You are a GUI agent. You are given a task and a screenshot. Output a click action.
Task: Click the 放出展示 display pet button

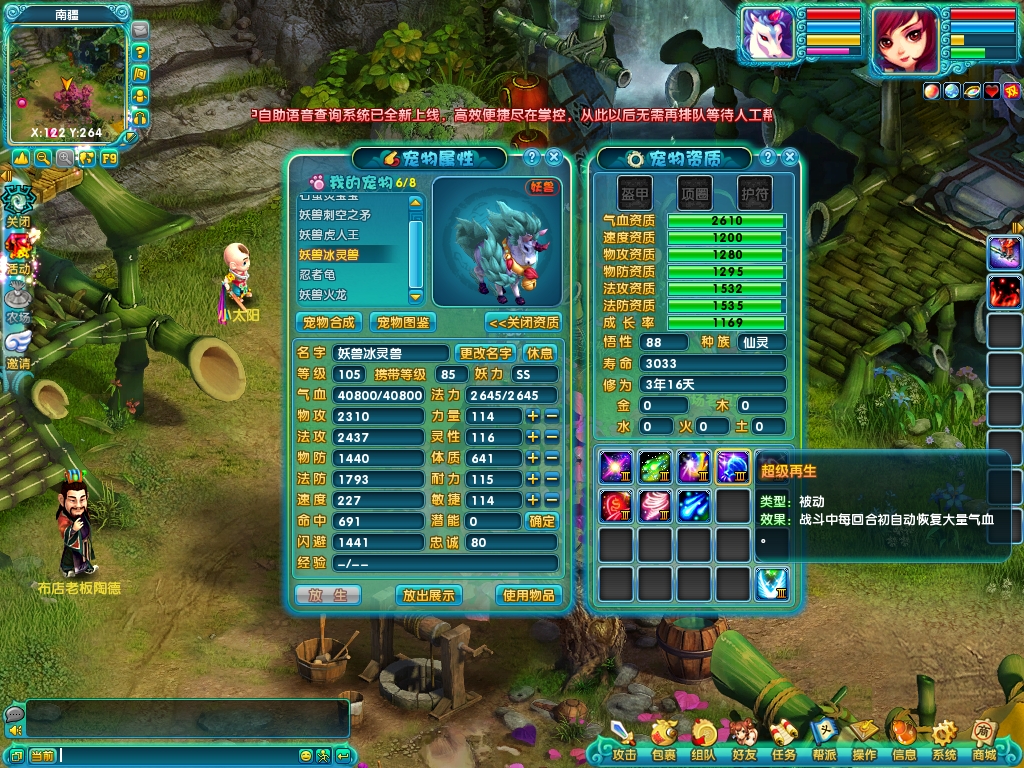428,595
